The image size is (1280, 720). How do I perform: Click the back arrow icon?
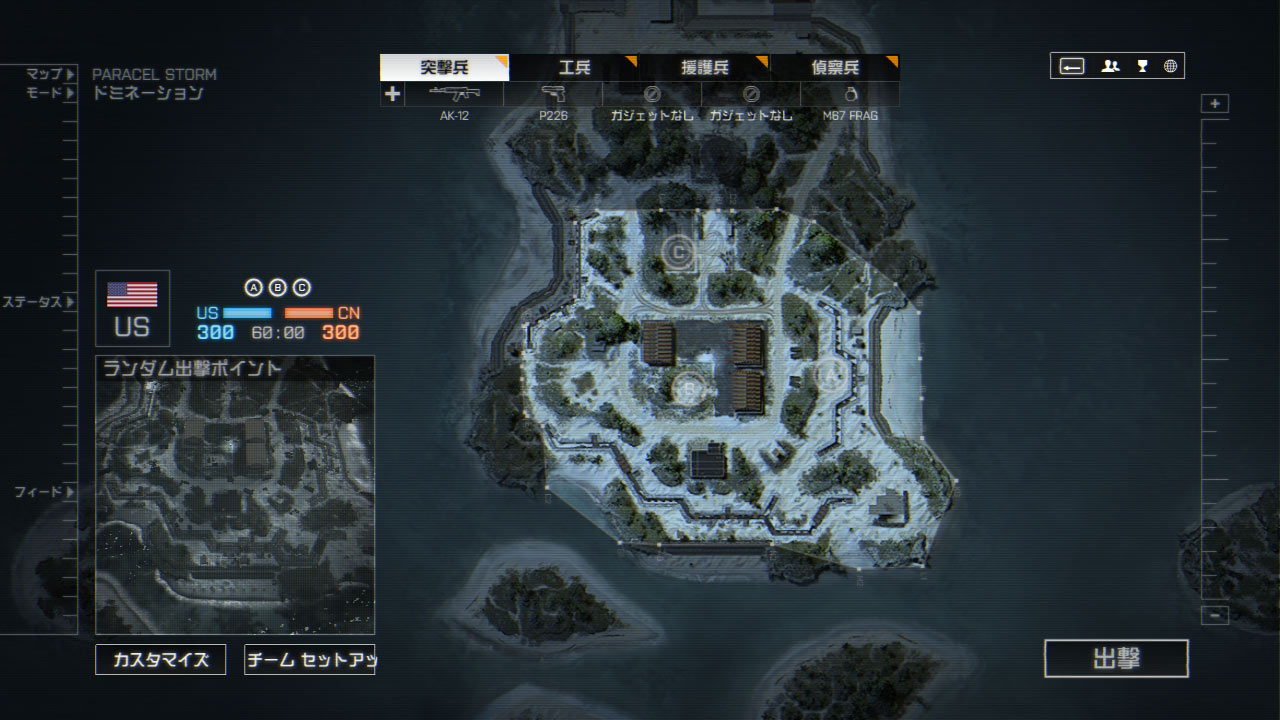pos(1072,66)
